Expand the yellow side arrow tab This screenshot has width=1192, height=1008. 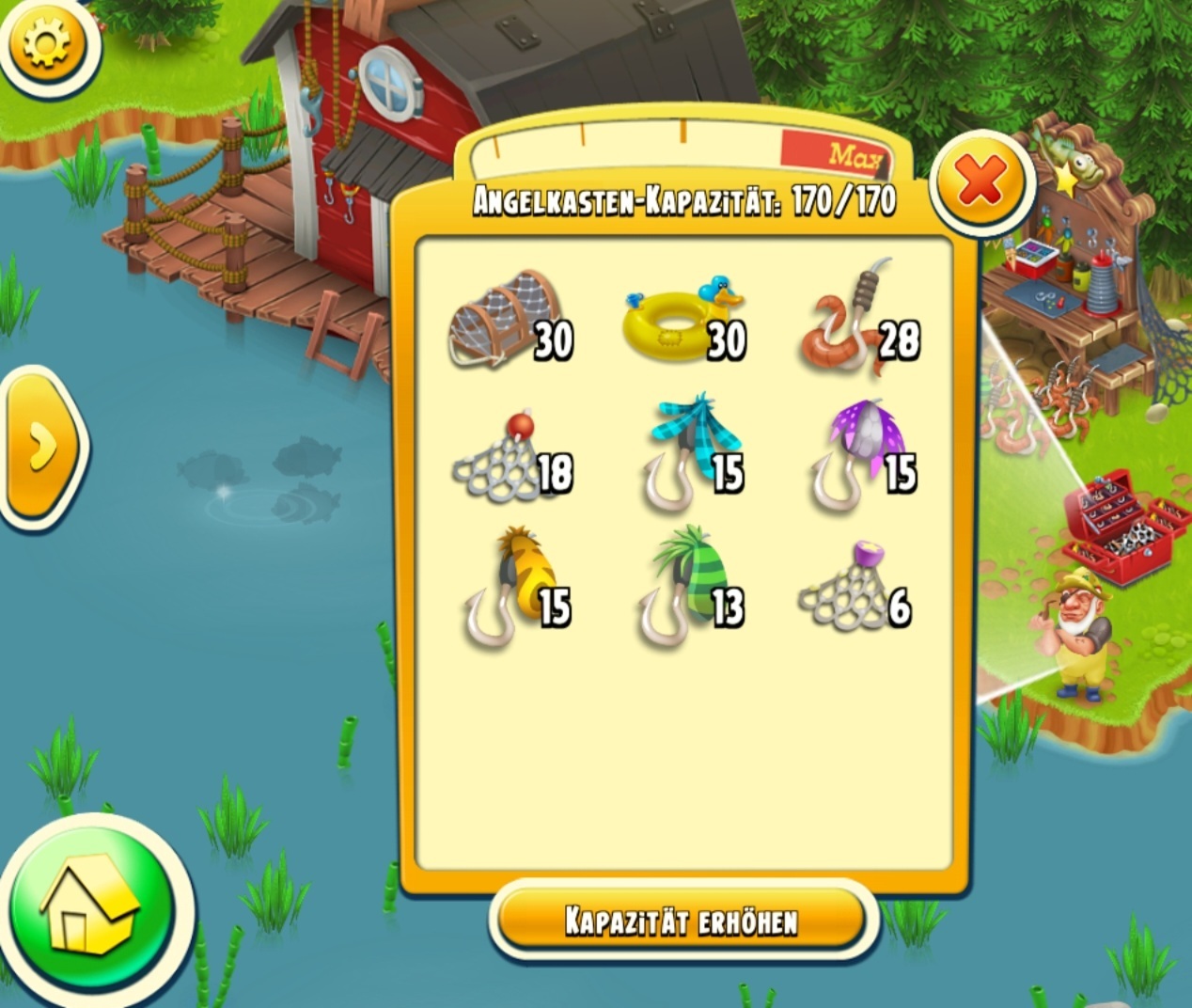pyautogui.click(x=41, y=445)
